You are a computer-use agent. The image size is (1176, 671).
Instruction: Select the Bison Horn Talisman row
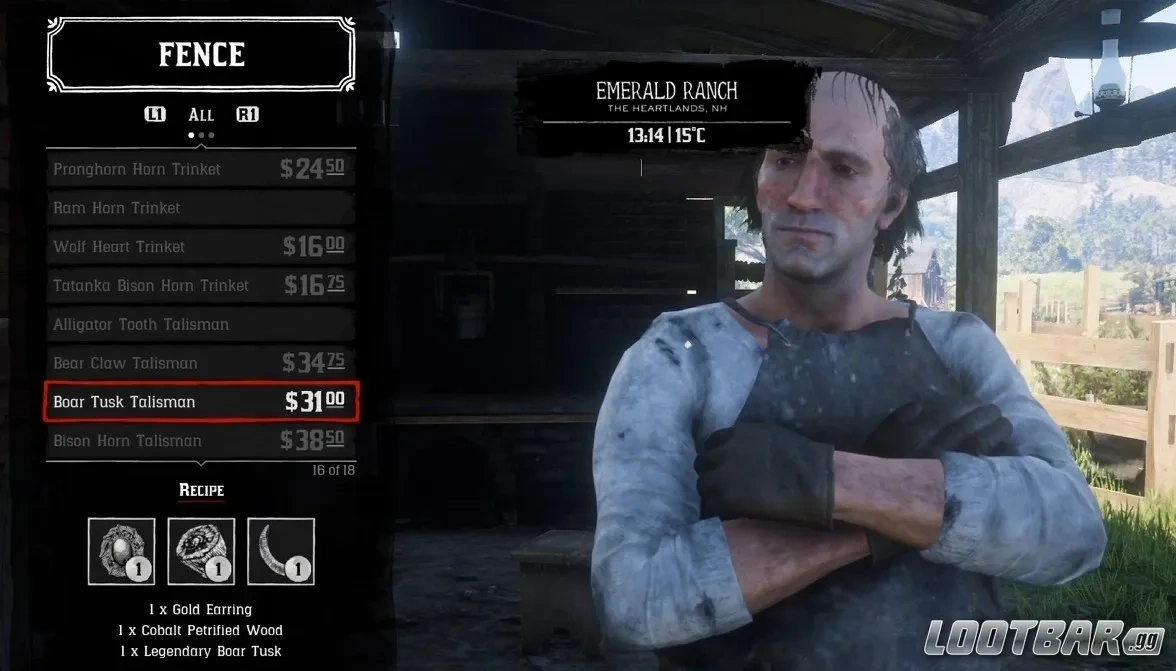click(200, 441)
